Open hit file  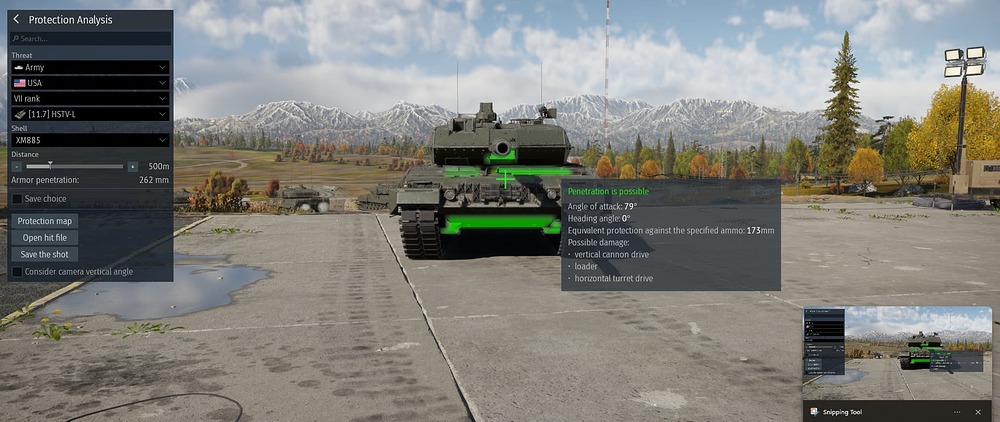[46, 238]
